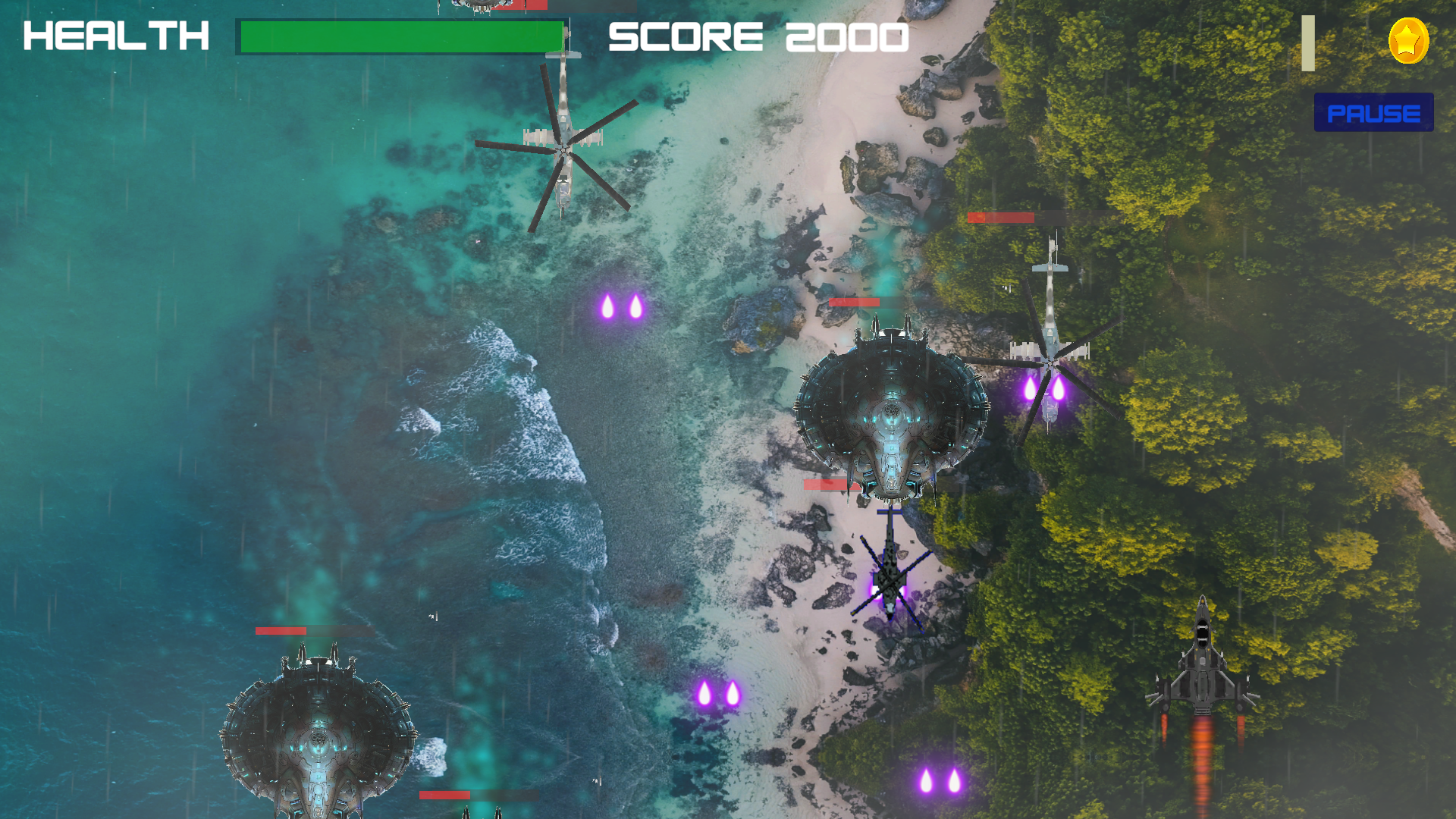Click a purple projectile pair over the water
The width and height of the screenshot is (1456, 819).
click(x=622, y=307)
